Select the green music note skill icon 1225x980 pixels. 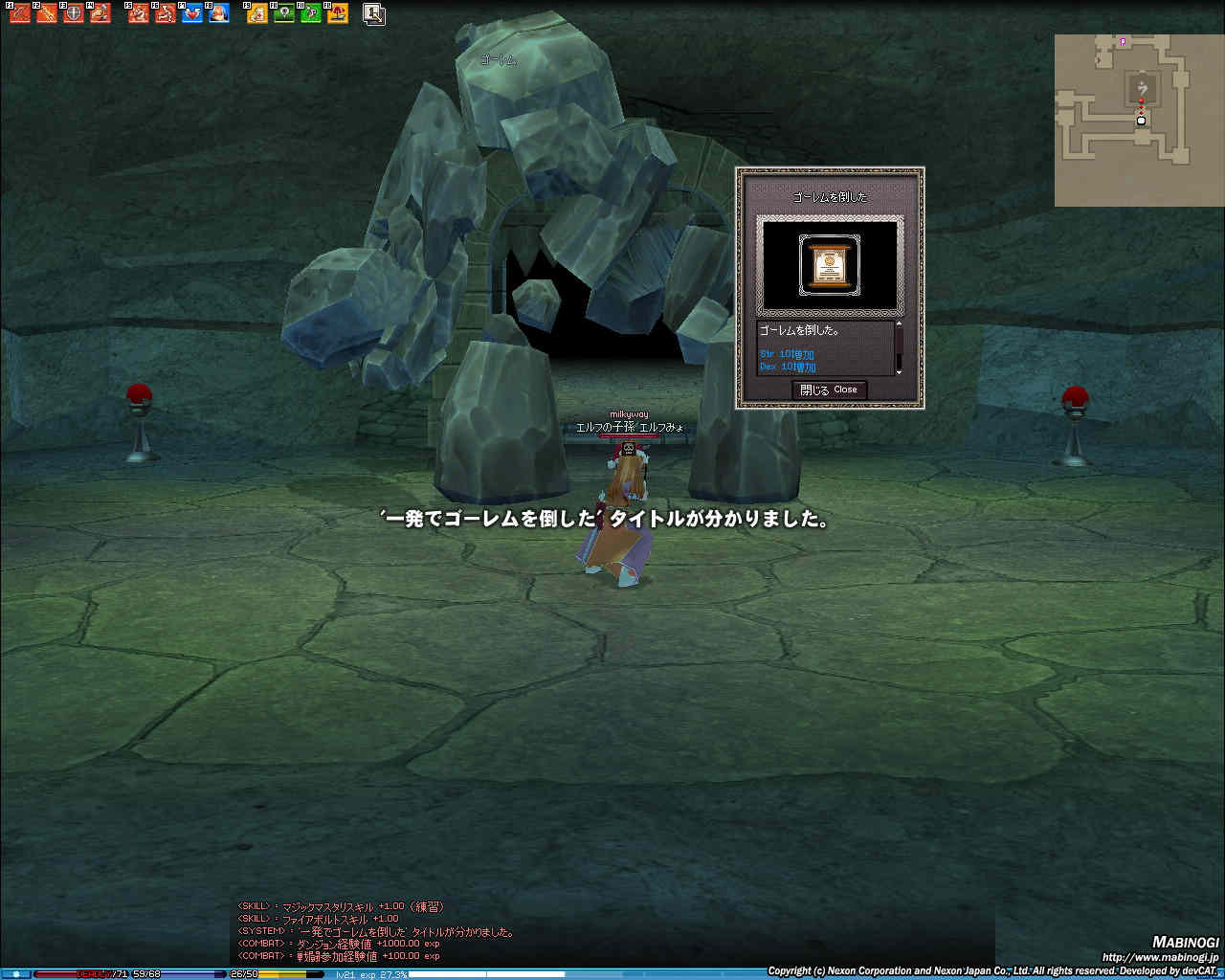click(311, 13)
